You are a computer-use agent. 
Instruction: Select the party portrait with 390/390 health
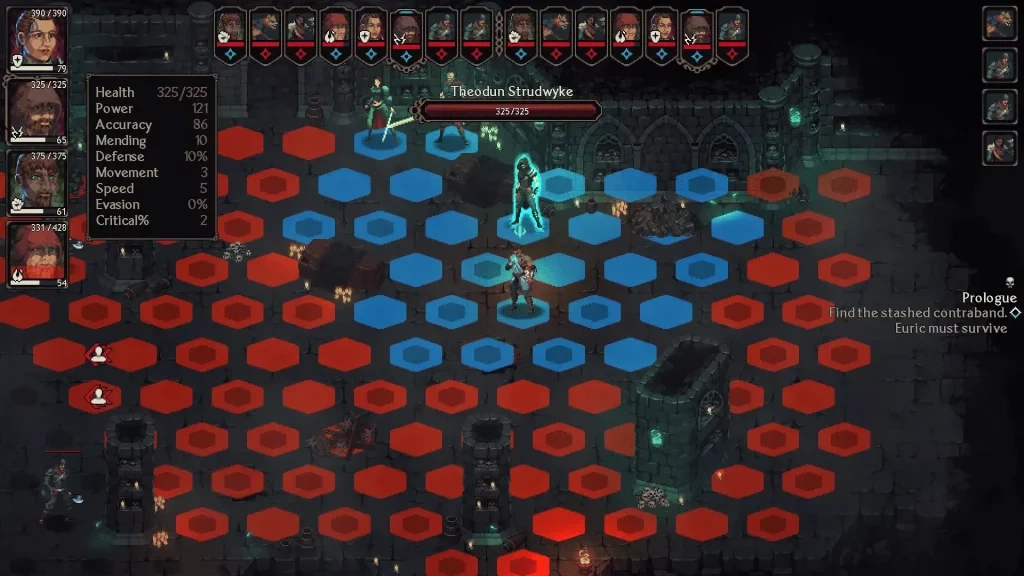[x=38, y=36]
